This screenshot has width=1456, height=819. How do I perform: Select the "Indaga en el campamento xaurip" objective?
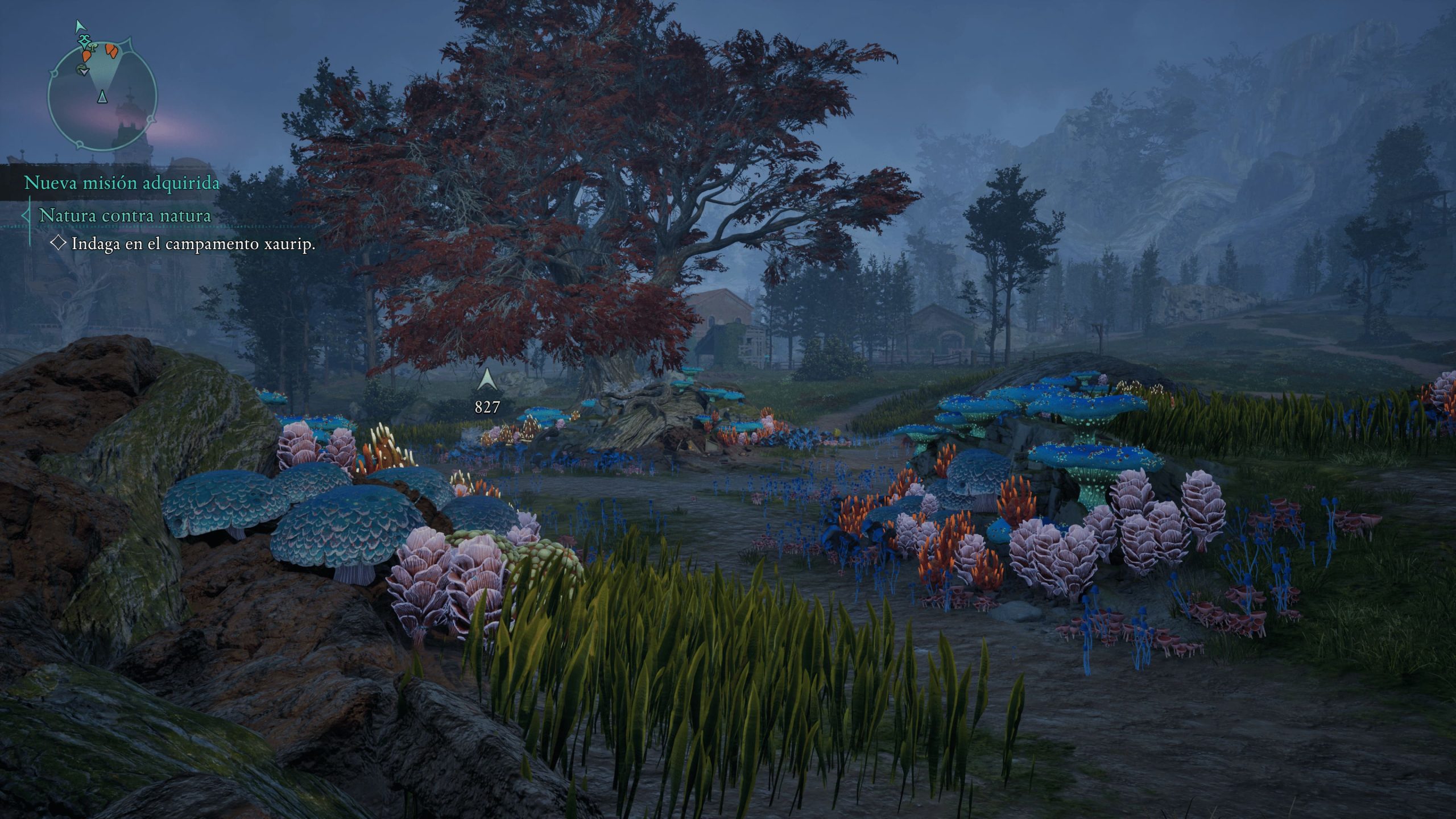(x=193, y=244)
